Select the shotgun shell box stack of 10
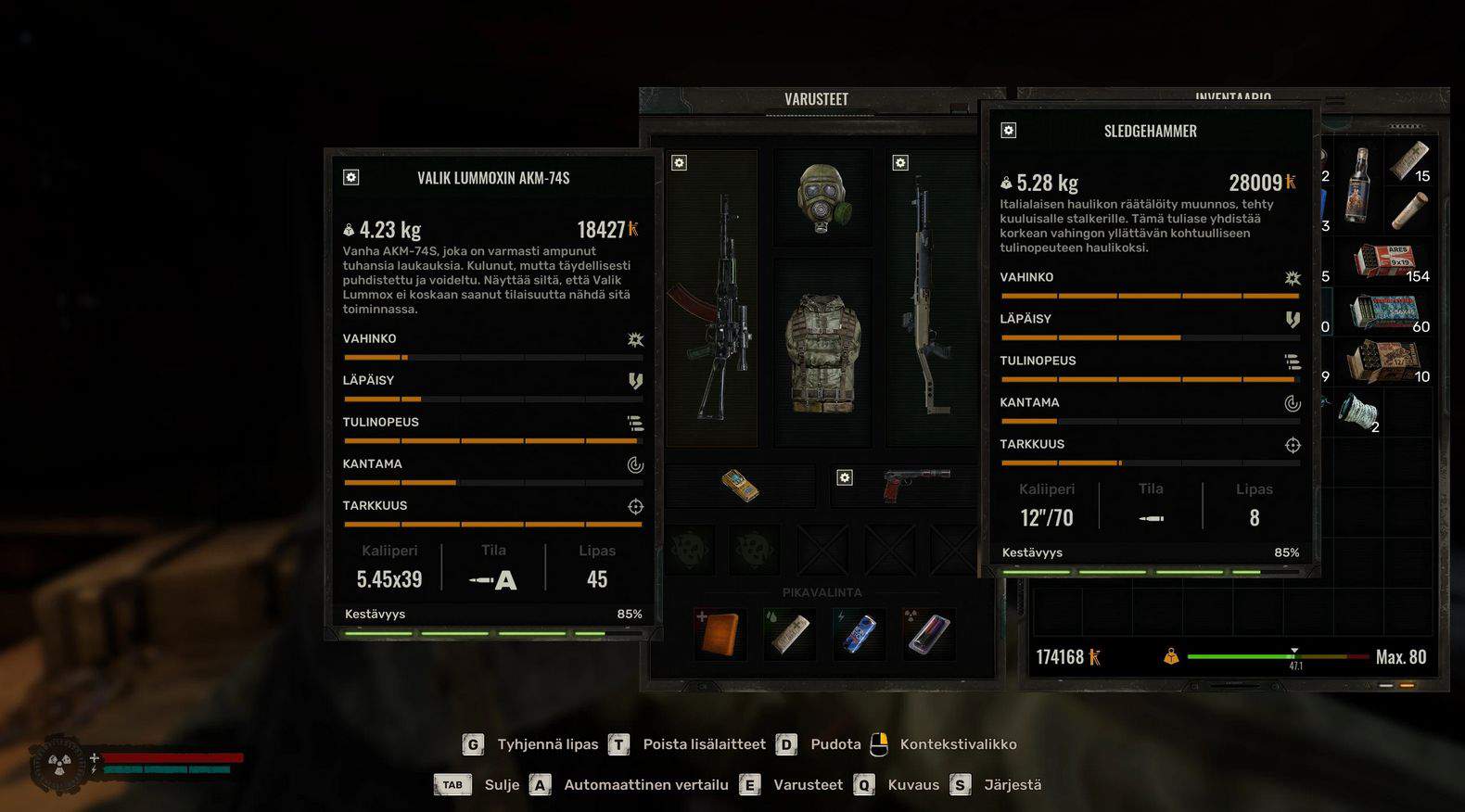 pos(1385,362)
